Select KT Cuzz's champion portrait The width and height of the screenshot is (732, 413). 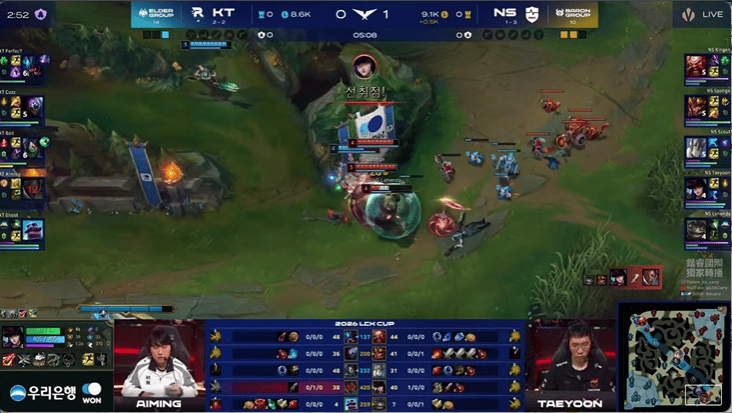(x=33, y=107)
